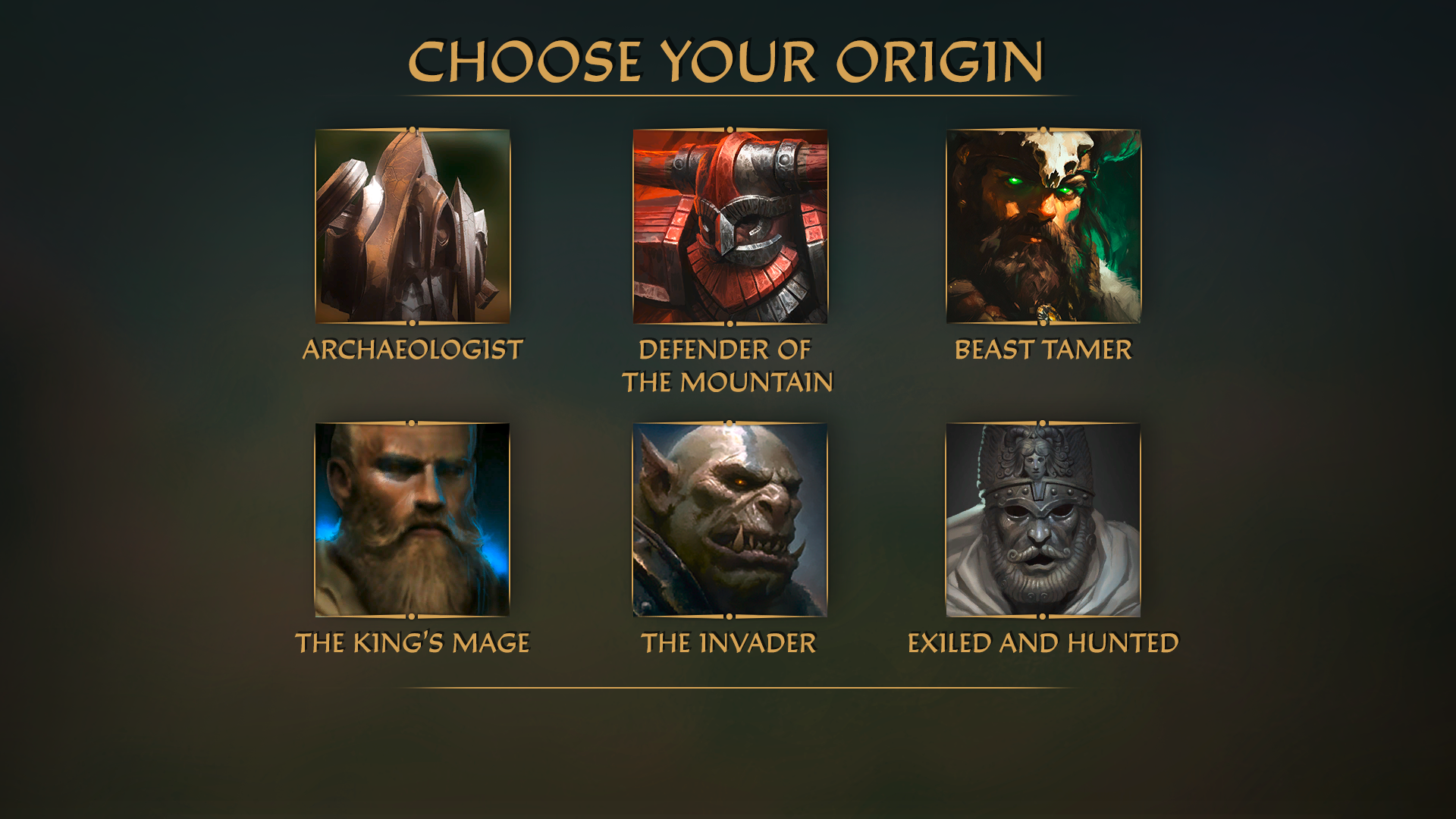The height and width of the screenshot is (819, 1456).
Task: Choose the Archaeologist origin portrait
Action: (x=413, y=226)
